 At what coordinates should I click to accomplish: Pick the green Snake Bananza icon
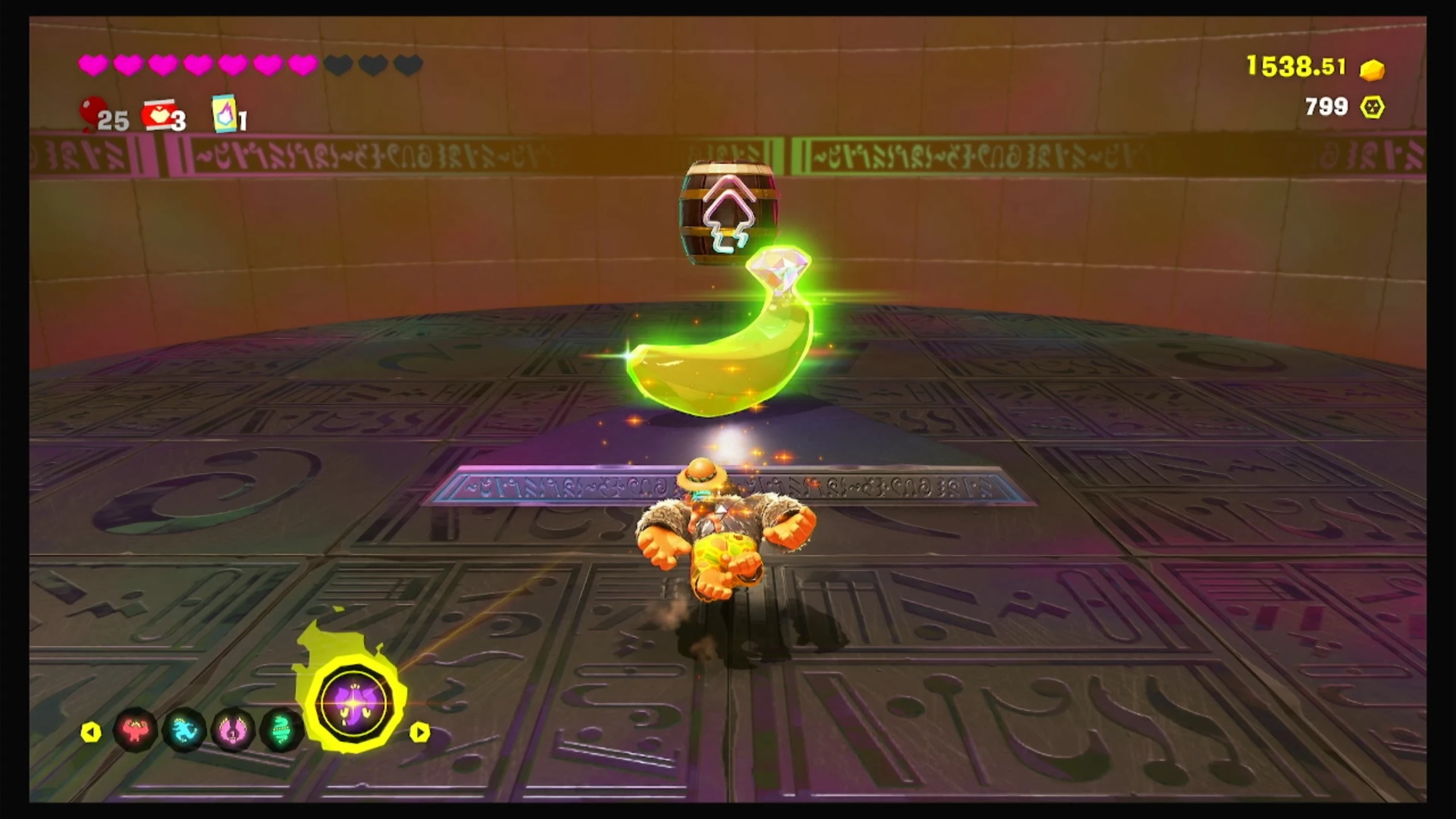(281, 731)
